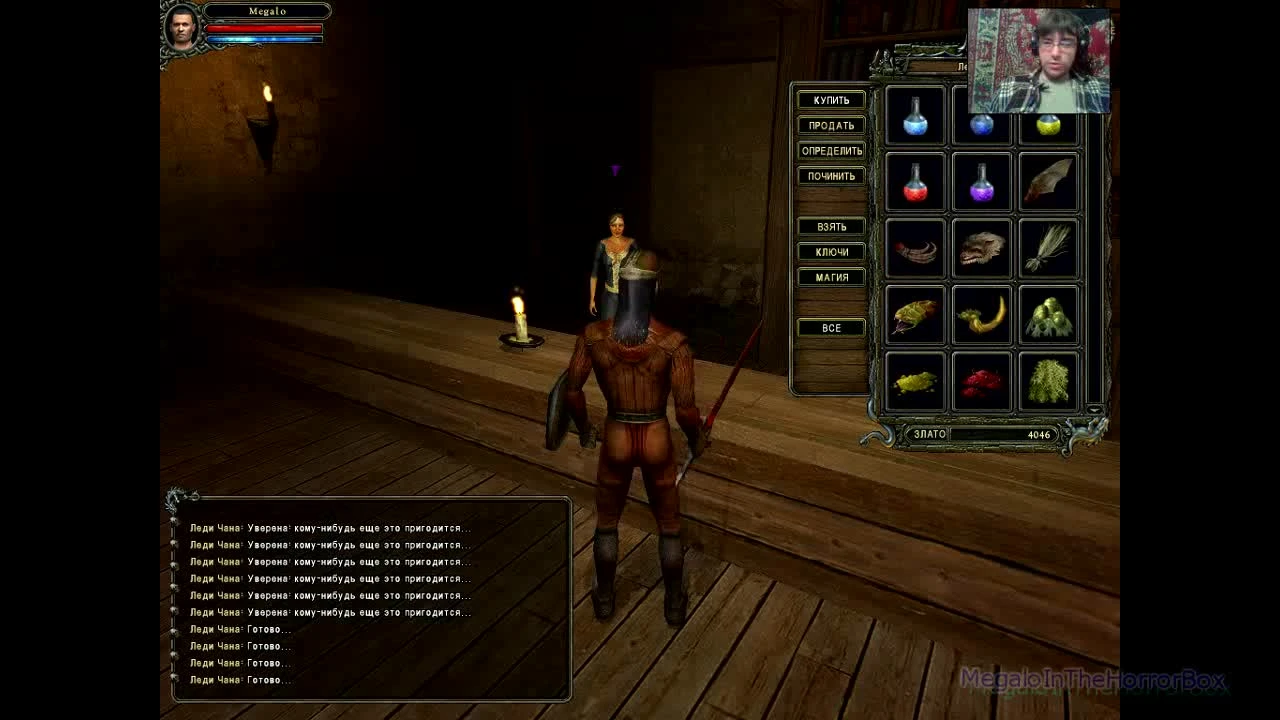Toggle the МАГИЯ item filter
This screenshot has width=1280, height=720.
[x=830, y=276]
